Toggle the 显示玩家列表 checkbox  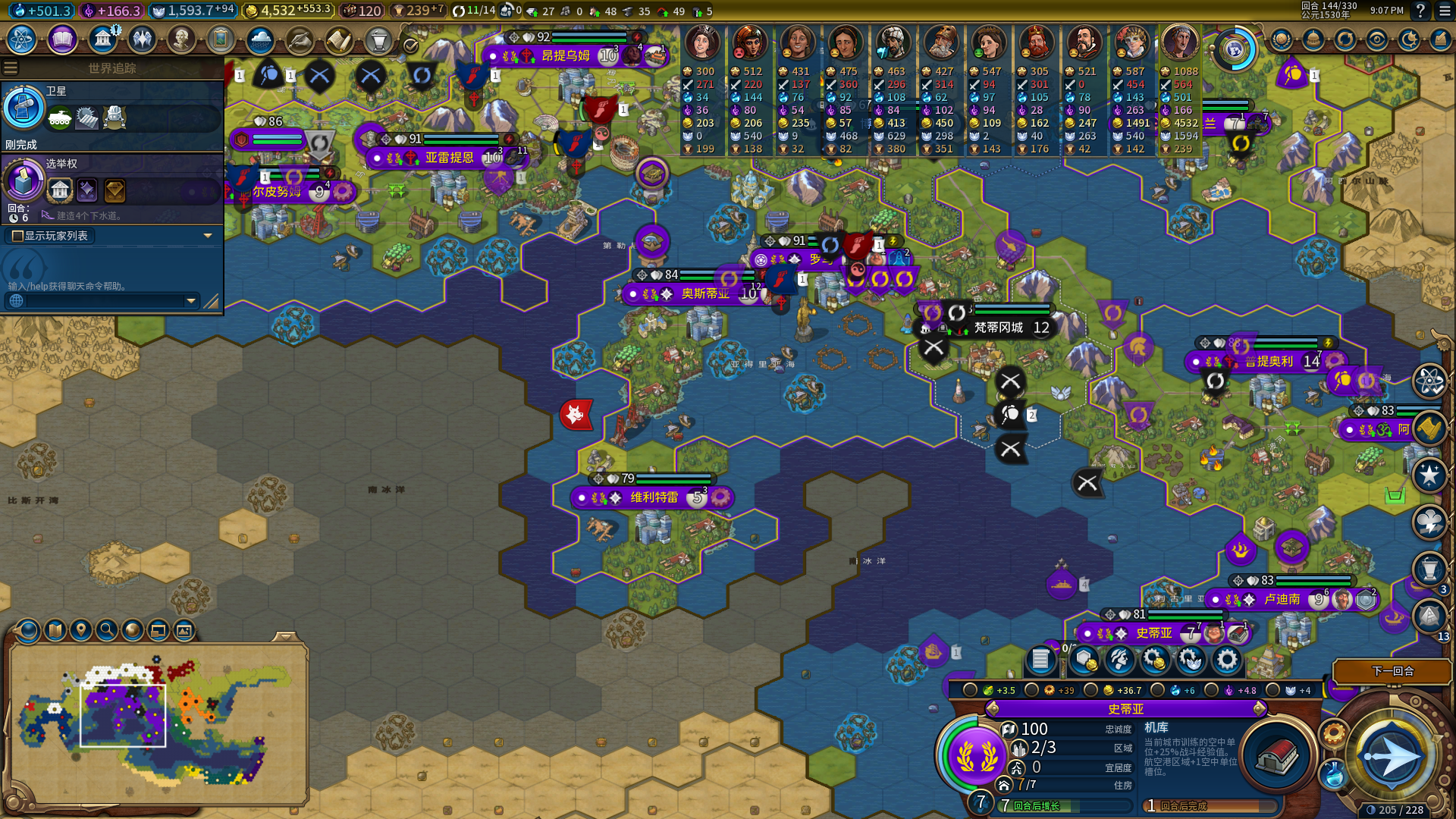(17, 236)
